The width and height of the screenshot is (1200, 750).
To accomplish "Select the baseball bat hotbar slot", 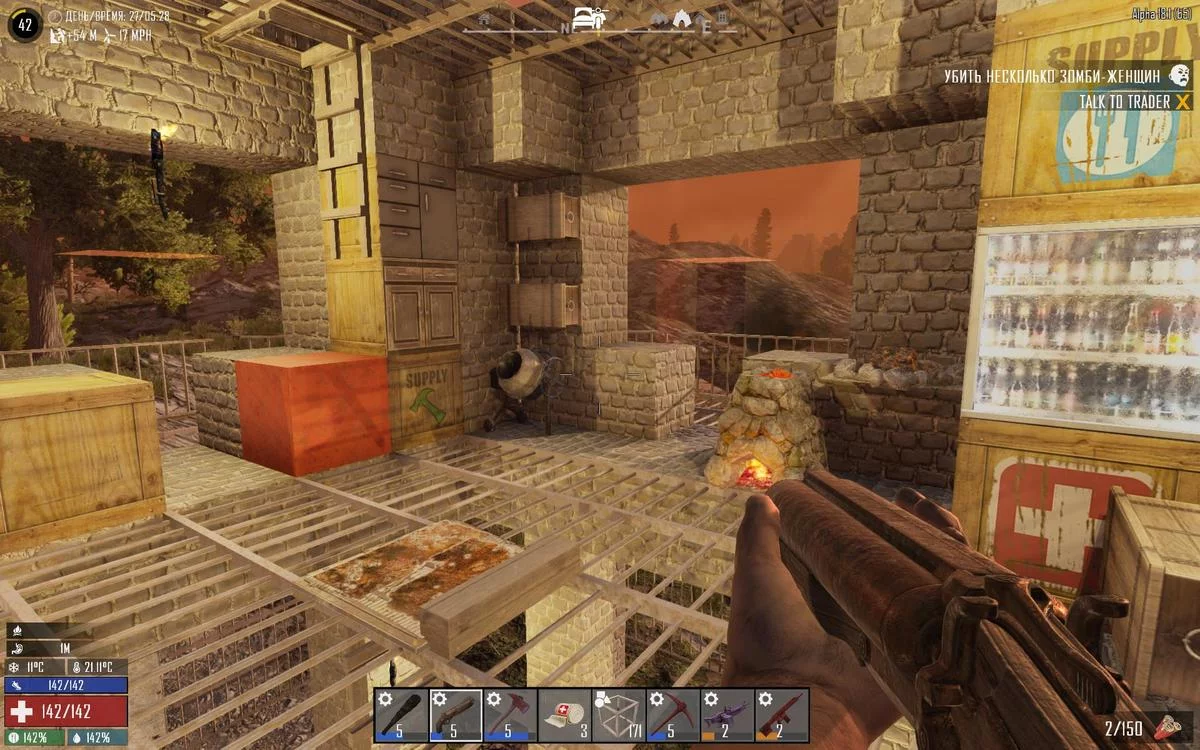I will point(402,715).
